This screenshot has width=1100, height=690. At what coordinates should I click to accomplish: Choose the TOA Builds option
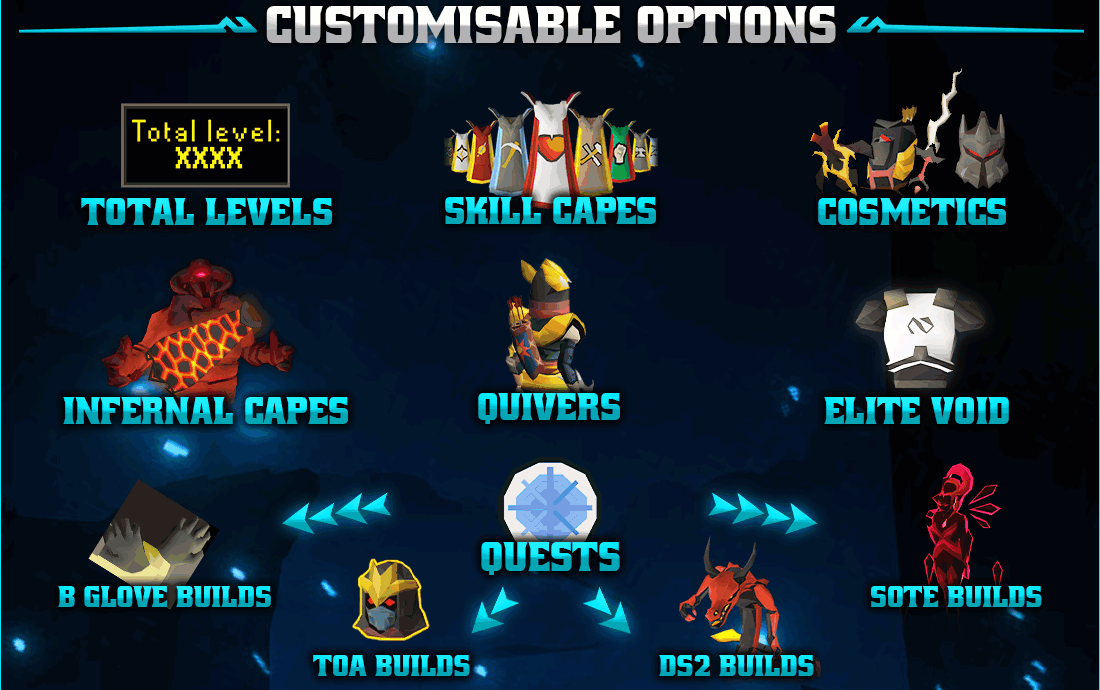(x=392, y=665)
